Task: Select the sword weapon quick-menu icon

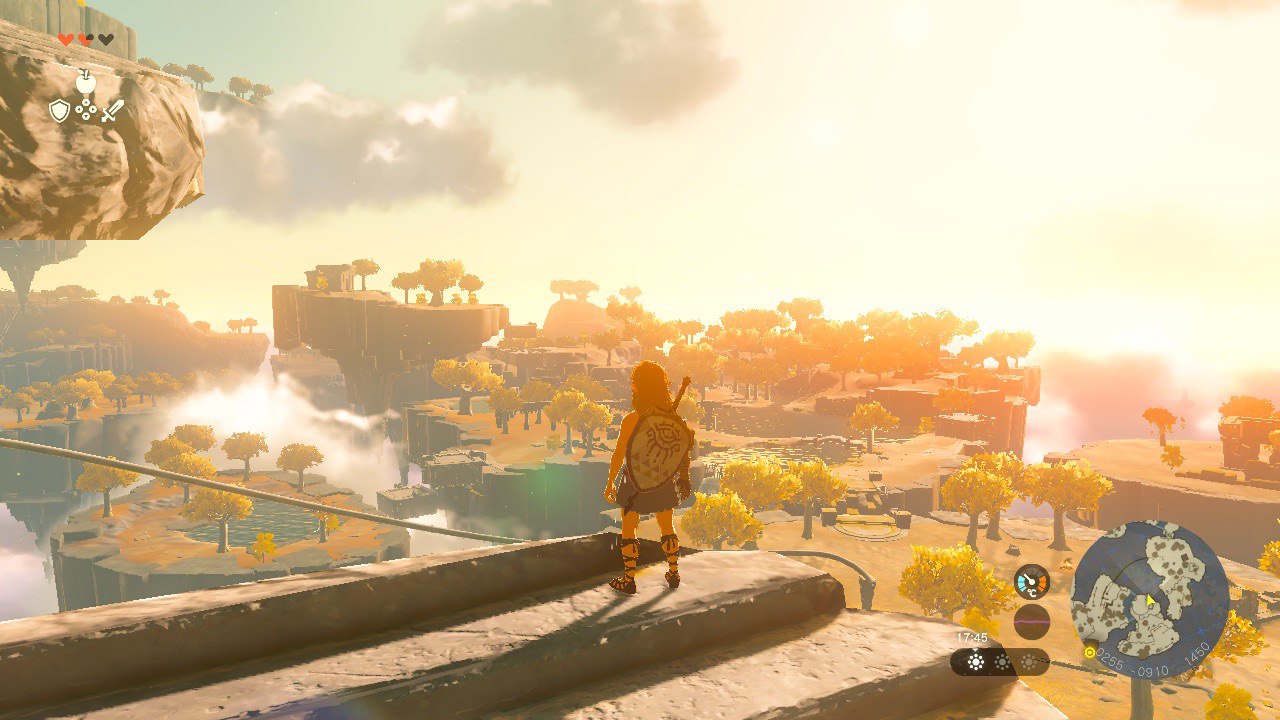Action: [111, 110]
